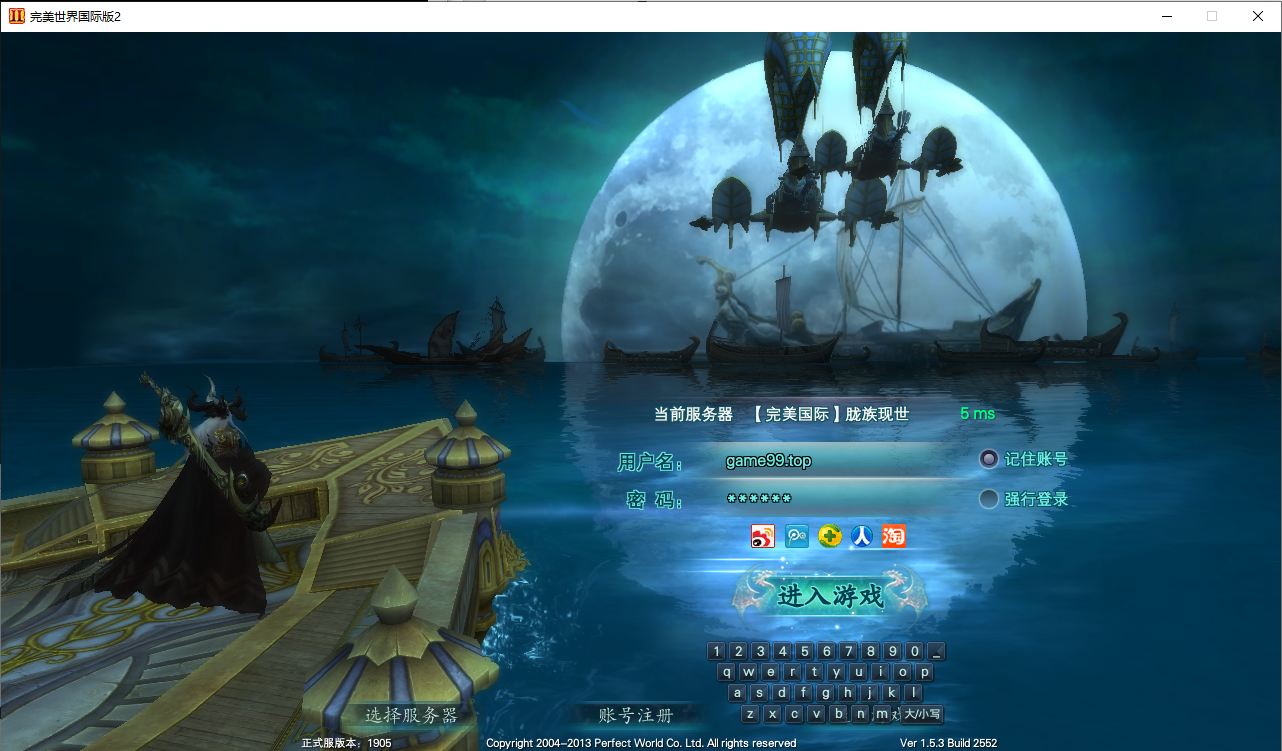Type digit 5 on the virtual keyboard

(805, 651)
